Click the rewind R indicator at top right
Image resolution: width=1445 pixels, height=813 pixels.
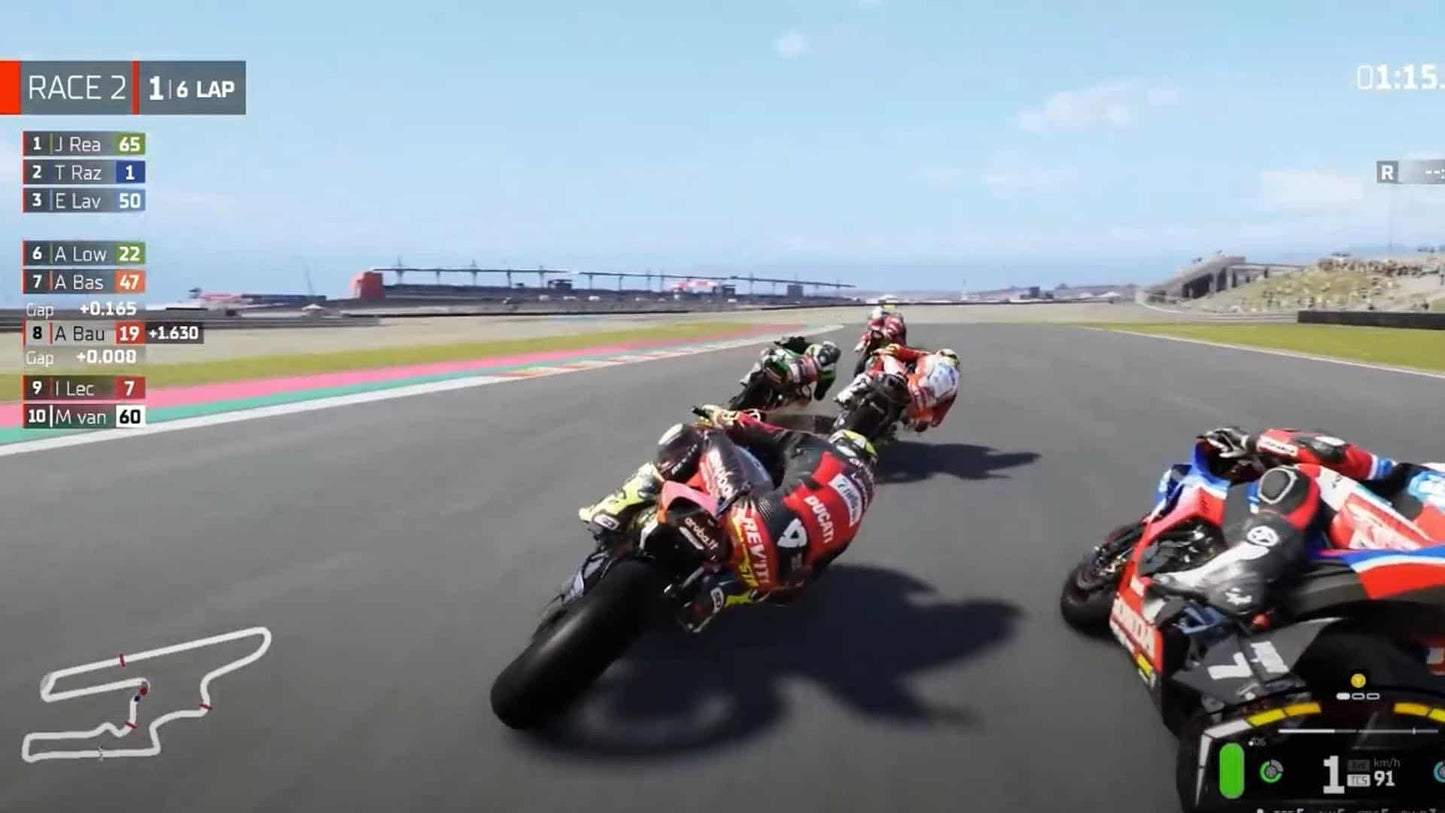(x=1390, y=172)
